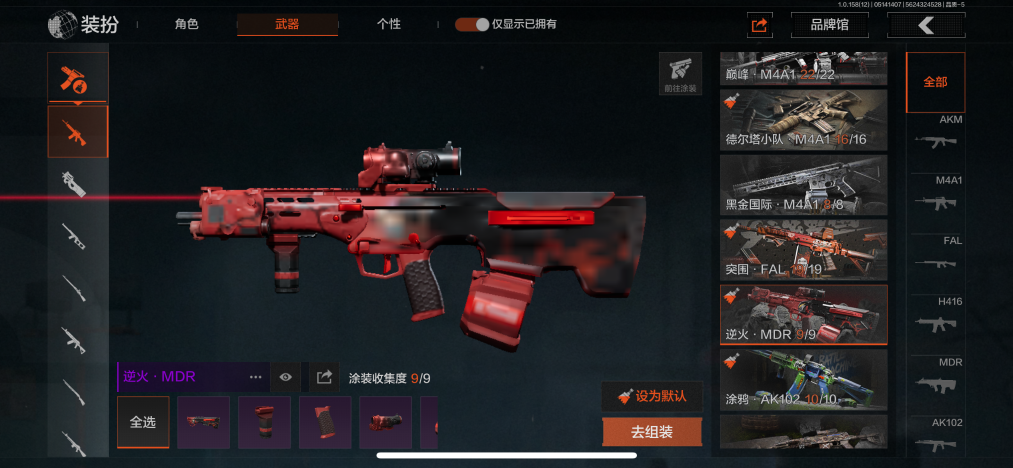
Task: Choose the 黑金国际 M4A1 skin
Action: tap(803, 185)
